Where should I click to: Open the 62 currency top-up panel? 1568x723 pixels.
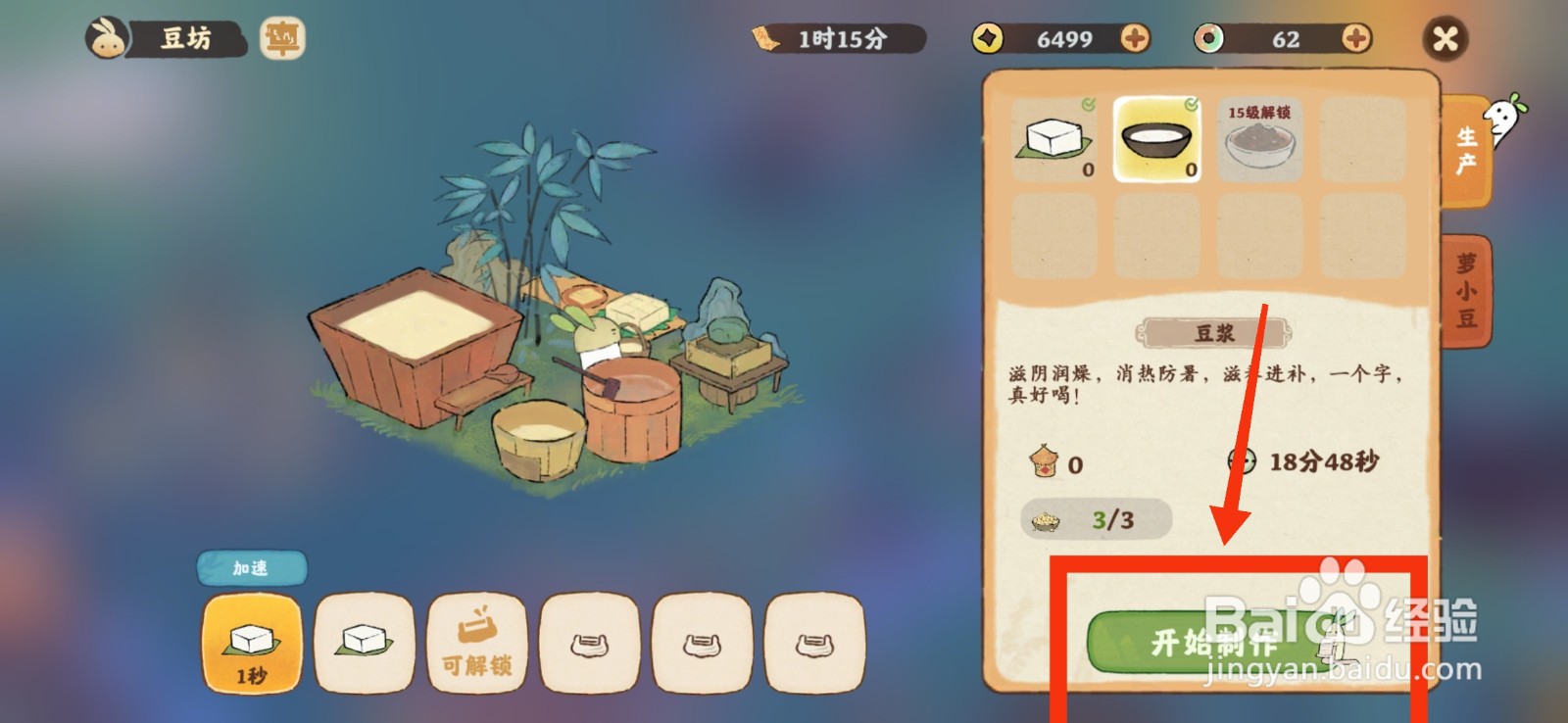click(x=1354, y=40)
